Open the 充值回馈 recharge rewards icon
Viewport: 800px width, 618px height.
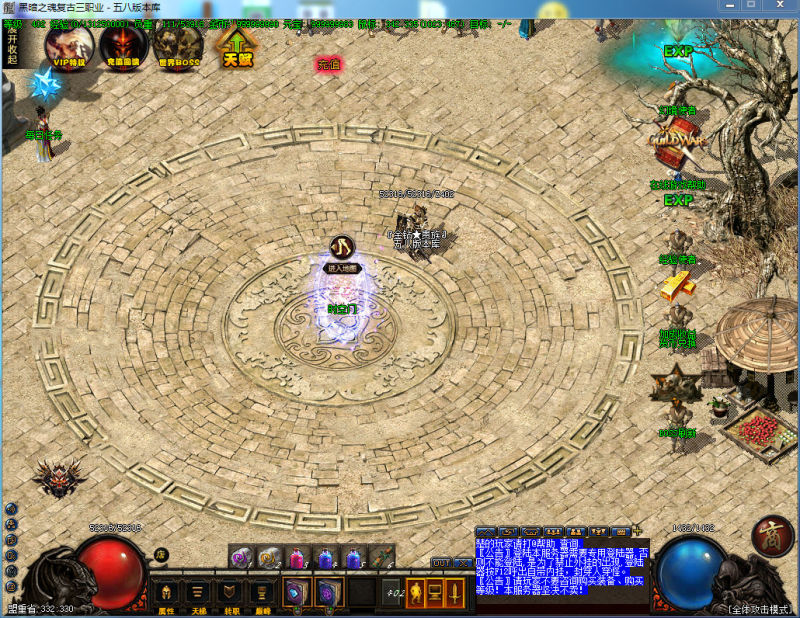[123, 45]
